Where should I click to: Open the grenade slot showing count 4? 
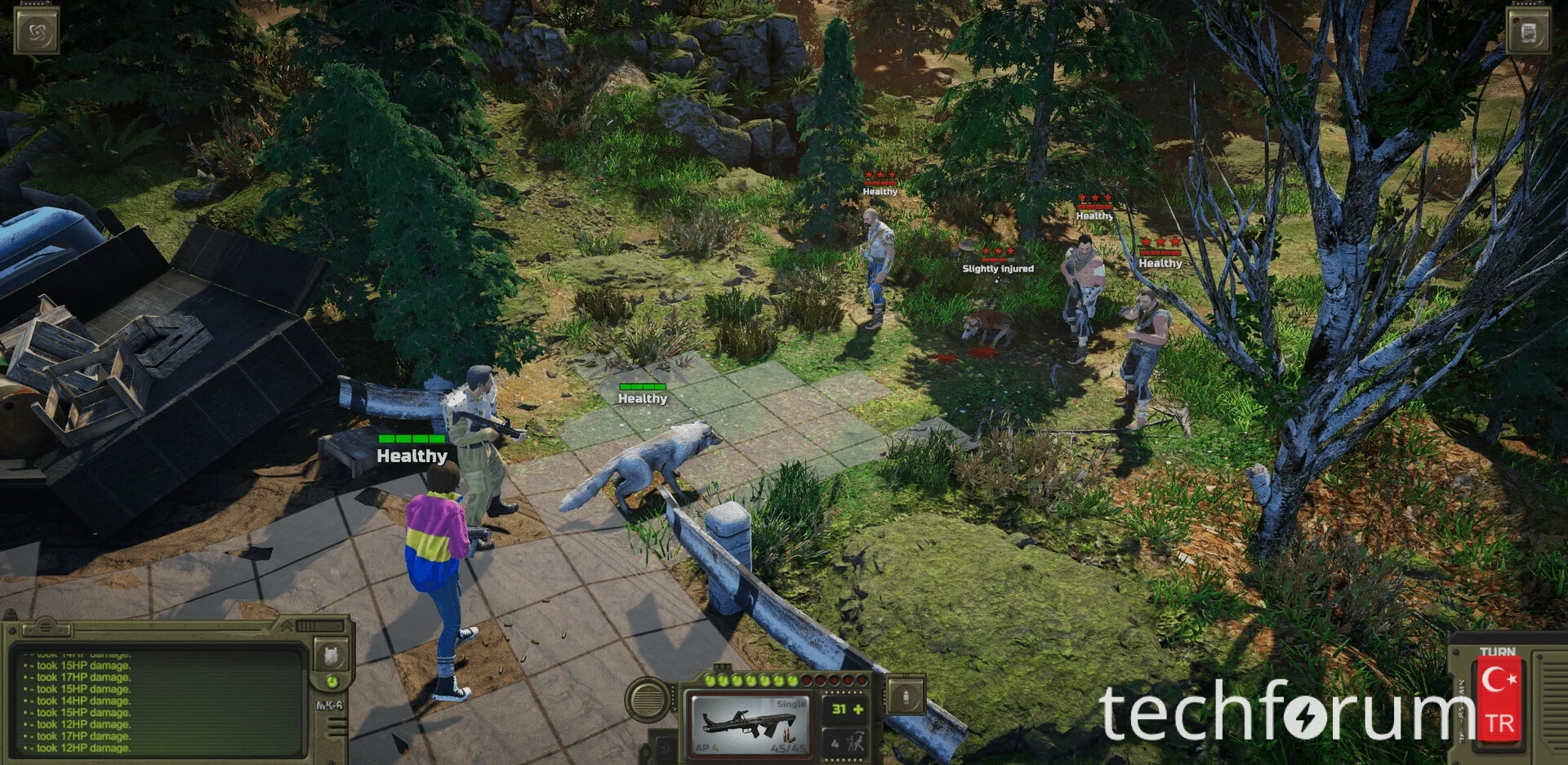pos(835,743)
